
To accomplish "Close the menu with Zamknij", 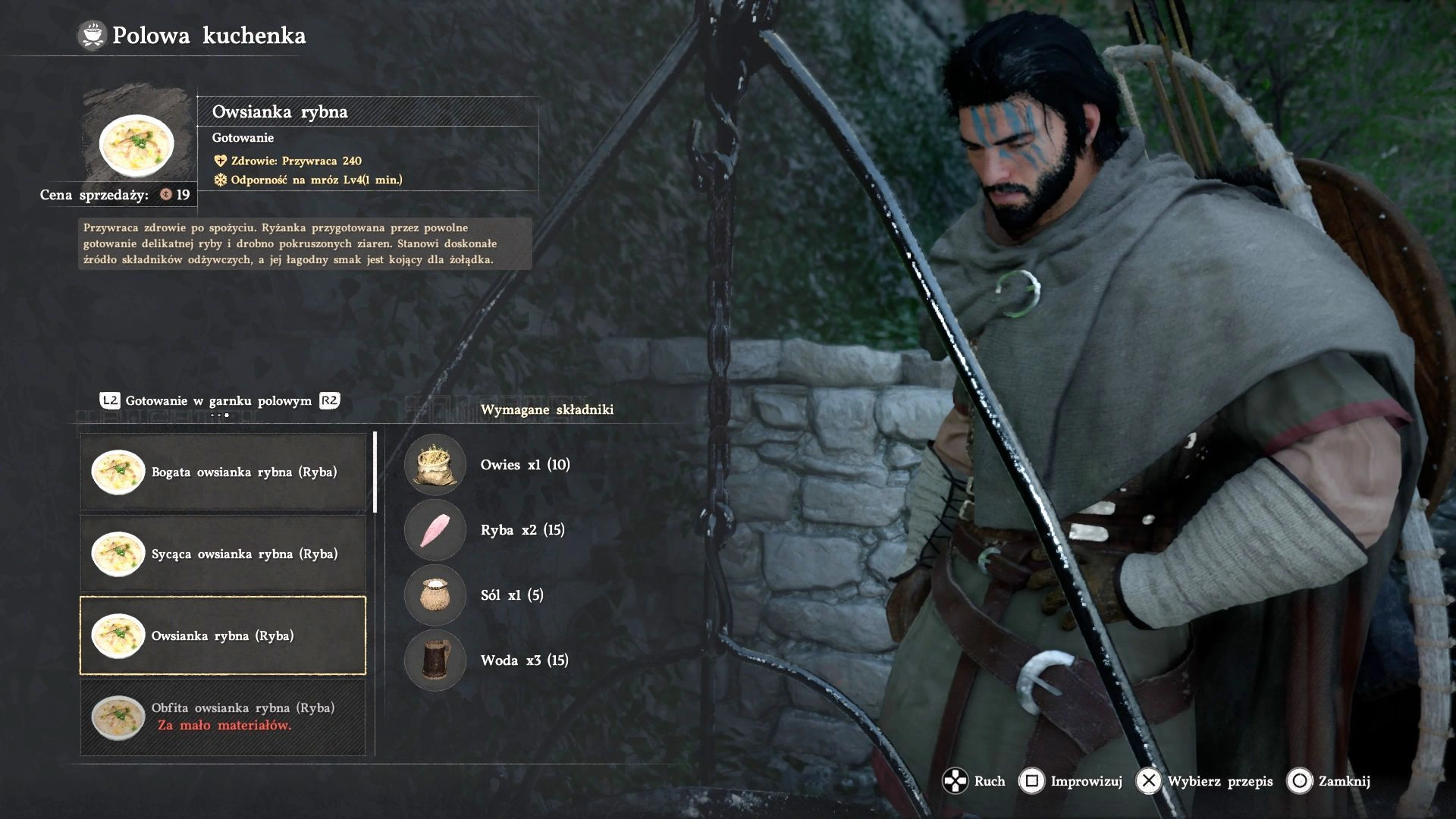I will tap(1329, 781).
